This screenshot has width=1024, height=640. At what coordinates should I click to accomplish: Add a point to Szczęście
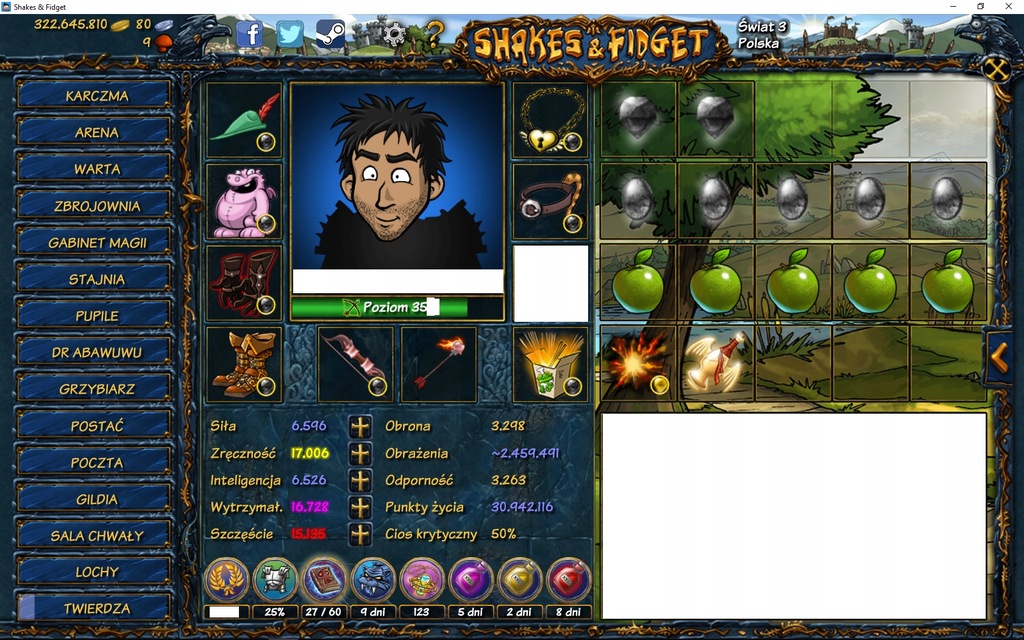360,534
